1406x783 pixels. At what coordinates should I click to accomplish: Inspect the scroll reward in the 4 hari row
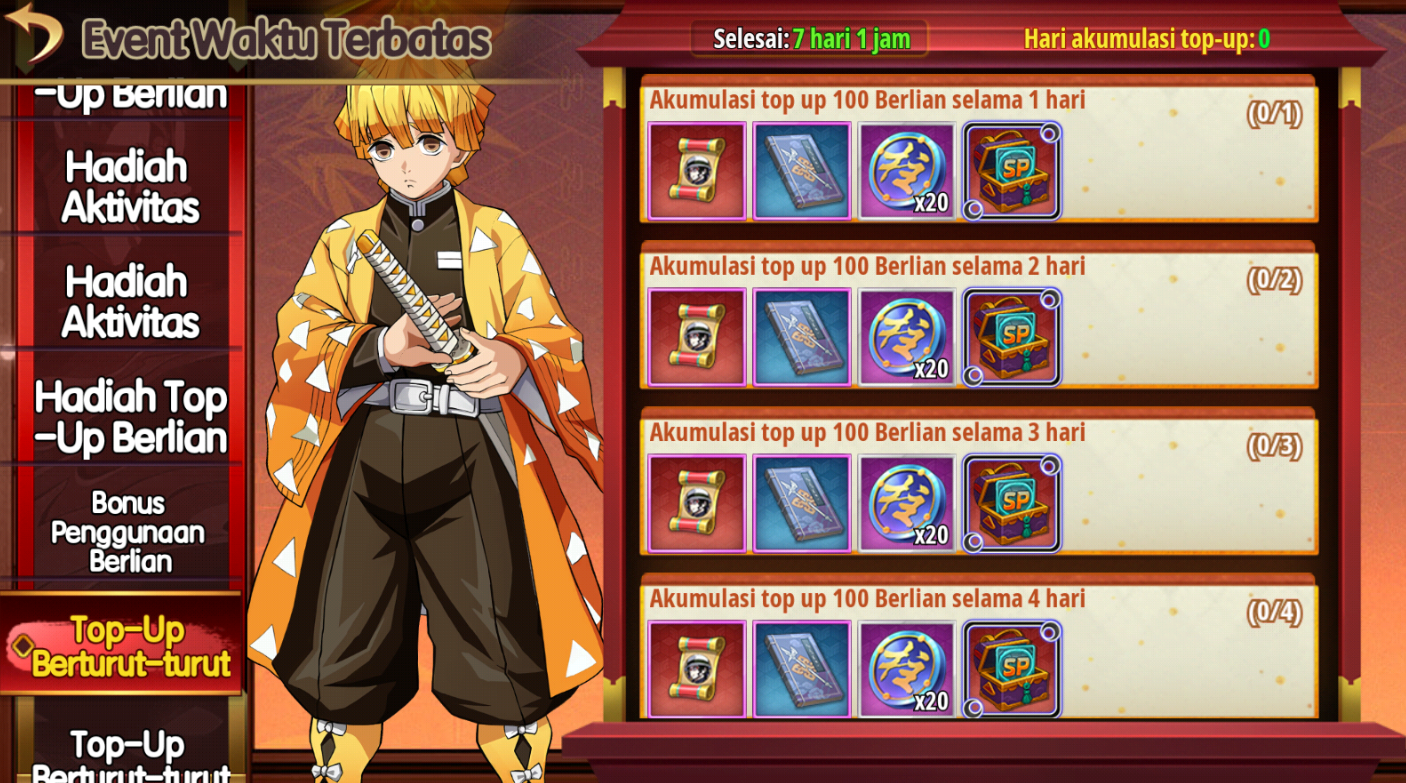[697, 669]
